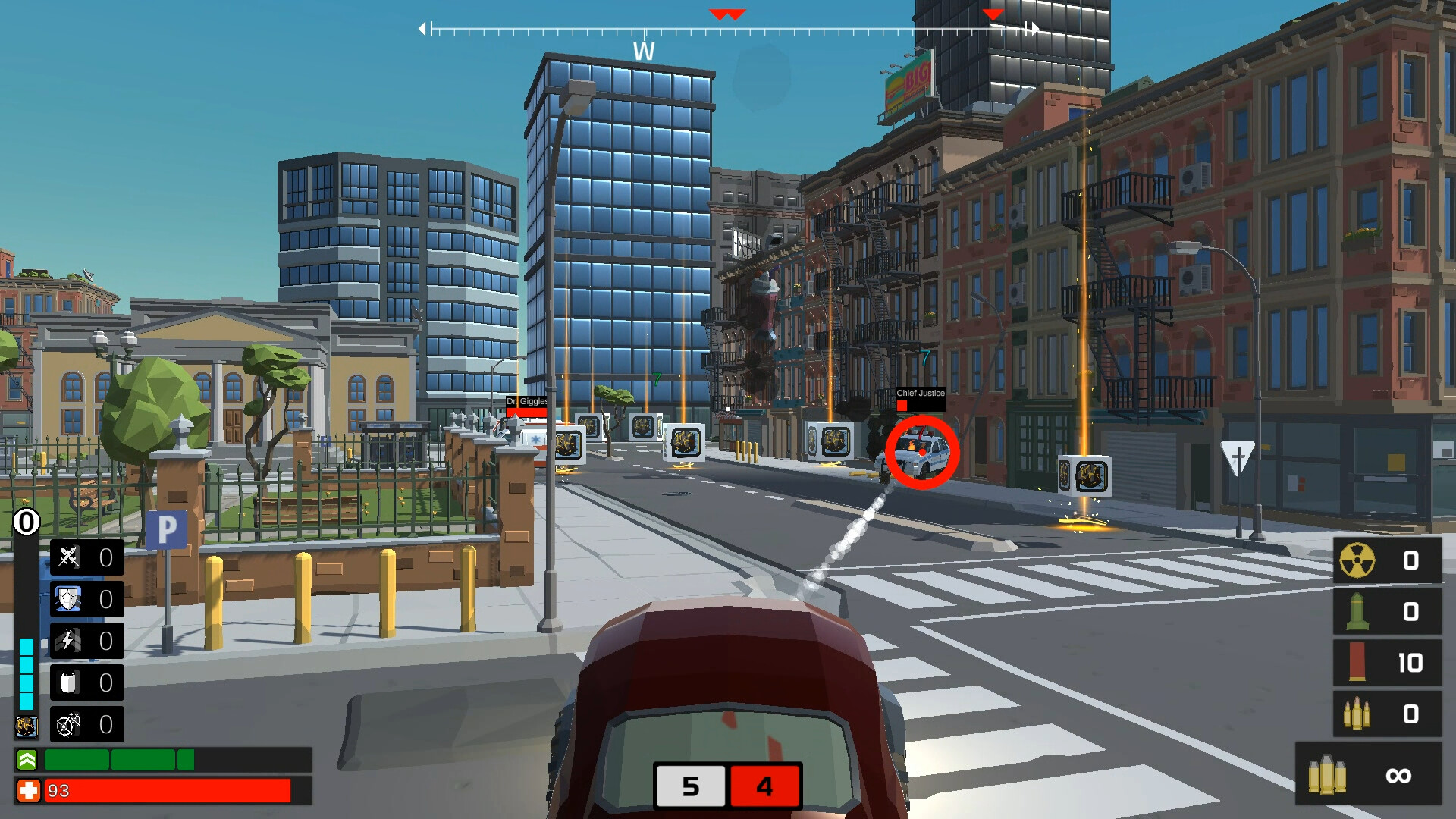Click the lightning bolt perk icon
This screenshot has height=819, width=1456.
pos(66,641)
